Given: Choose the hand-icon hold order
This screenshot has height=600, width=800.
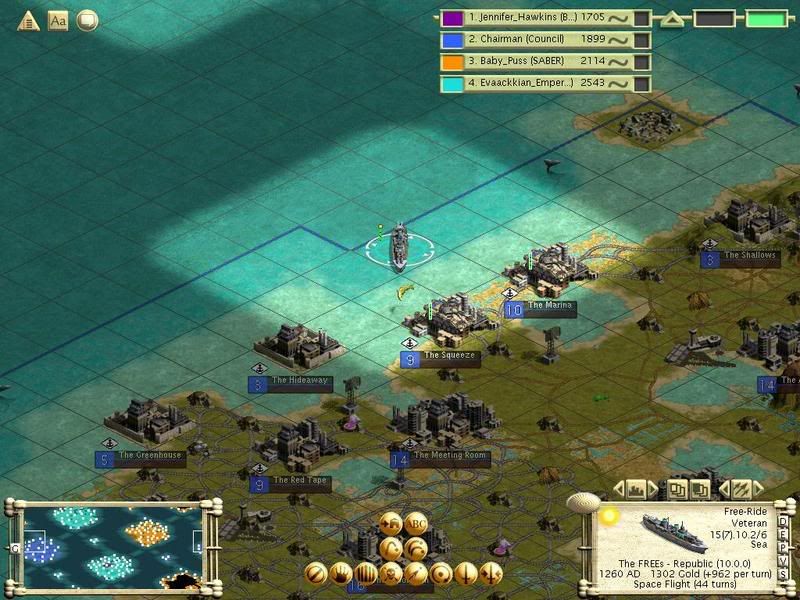Looking at the screenshot, I should pos(341,574).
